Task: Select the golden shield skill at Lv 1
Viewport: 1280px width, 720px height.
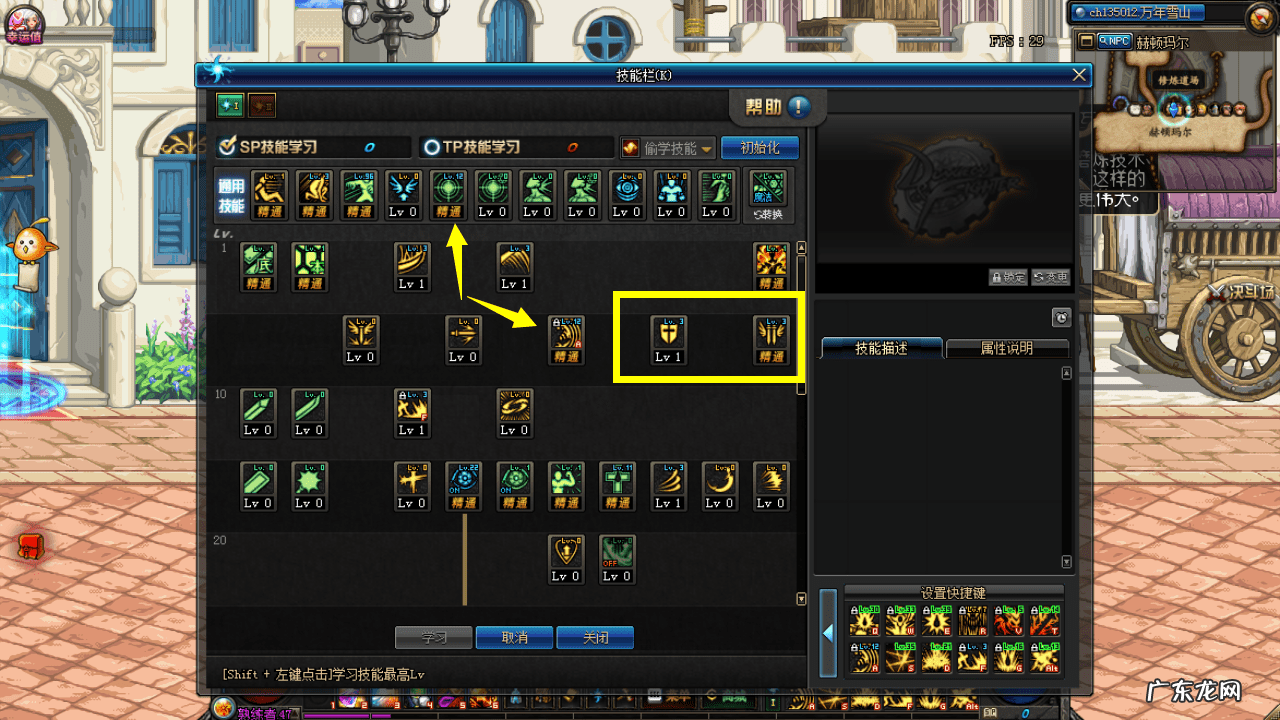Action: click(x=668, y=339)
